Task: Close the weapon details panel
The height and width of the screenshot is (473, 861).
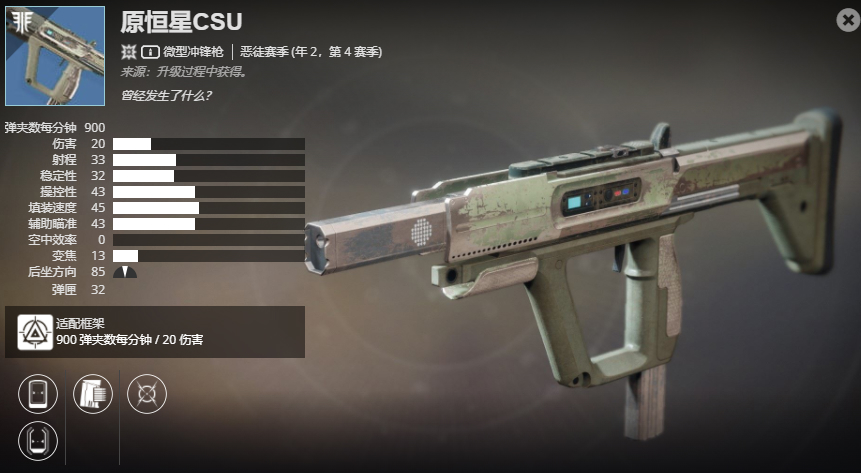Action: (x=847, y=19)
